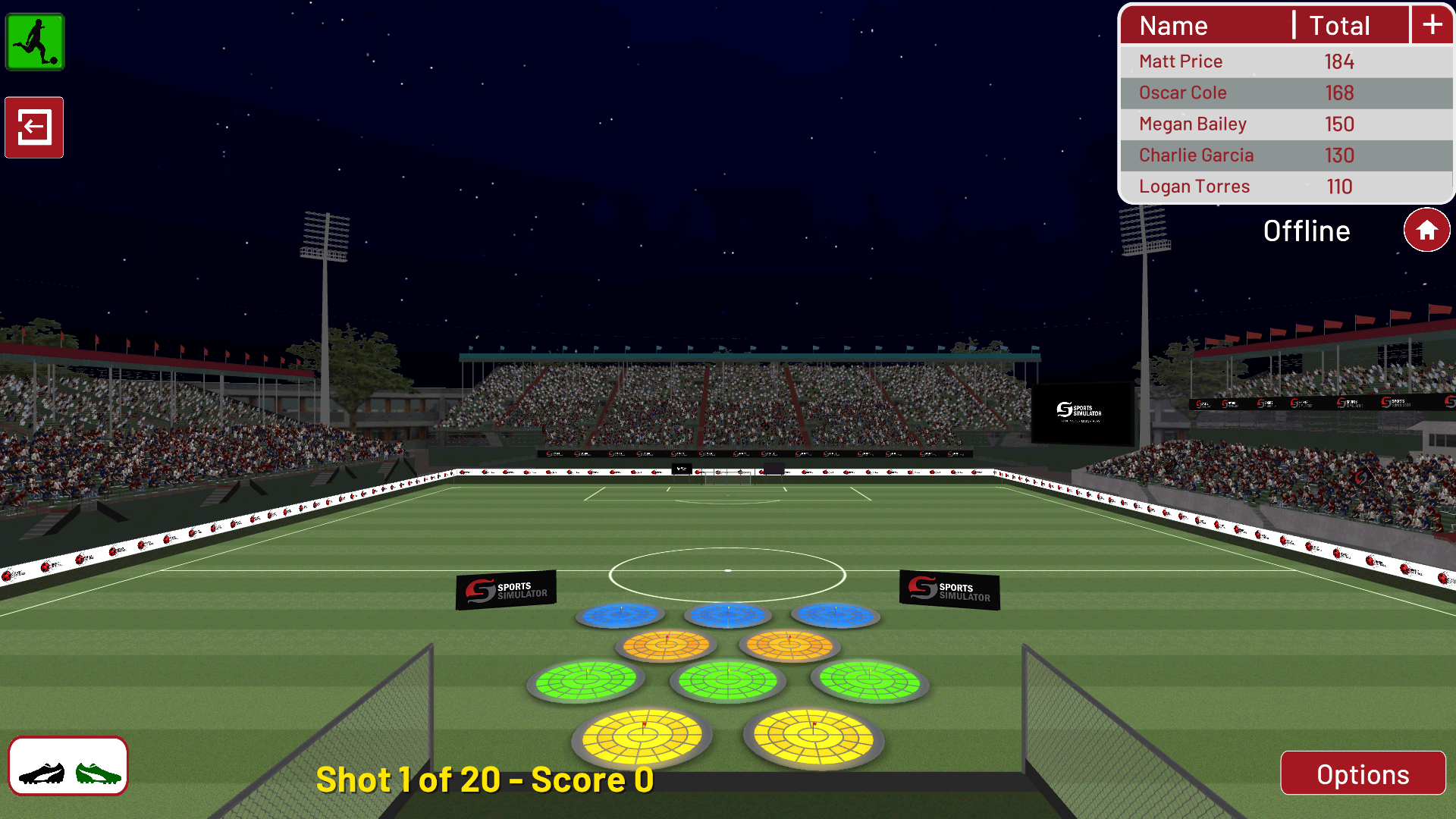
Task: Select Charlie Garcia in the leaderboard
Action: [x=1195, y=155]
